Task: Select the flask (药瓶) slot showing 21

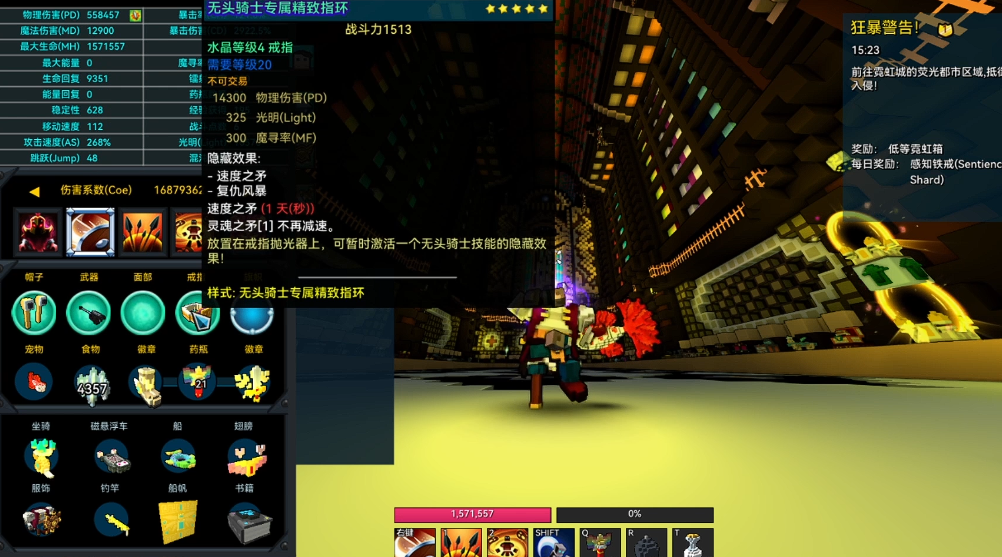Action: (x=197, y=383)
